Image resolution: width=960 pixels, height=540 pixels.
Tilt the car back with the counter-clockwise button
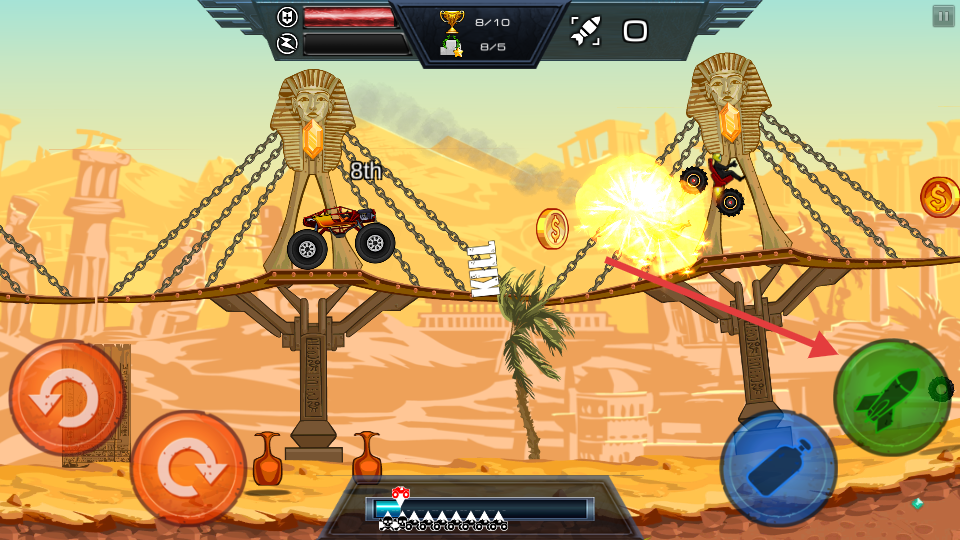[x=67, y=398]
